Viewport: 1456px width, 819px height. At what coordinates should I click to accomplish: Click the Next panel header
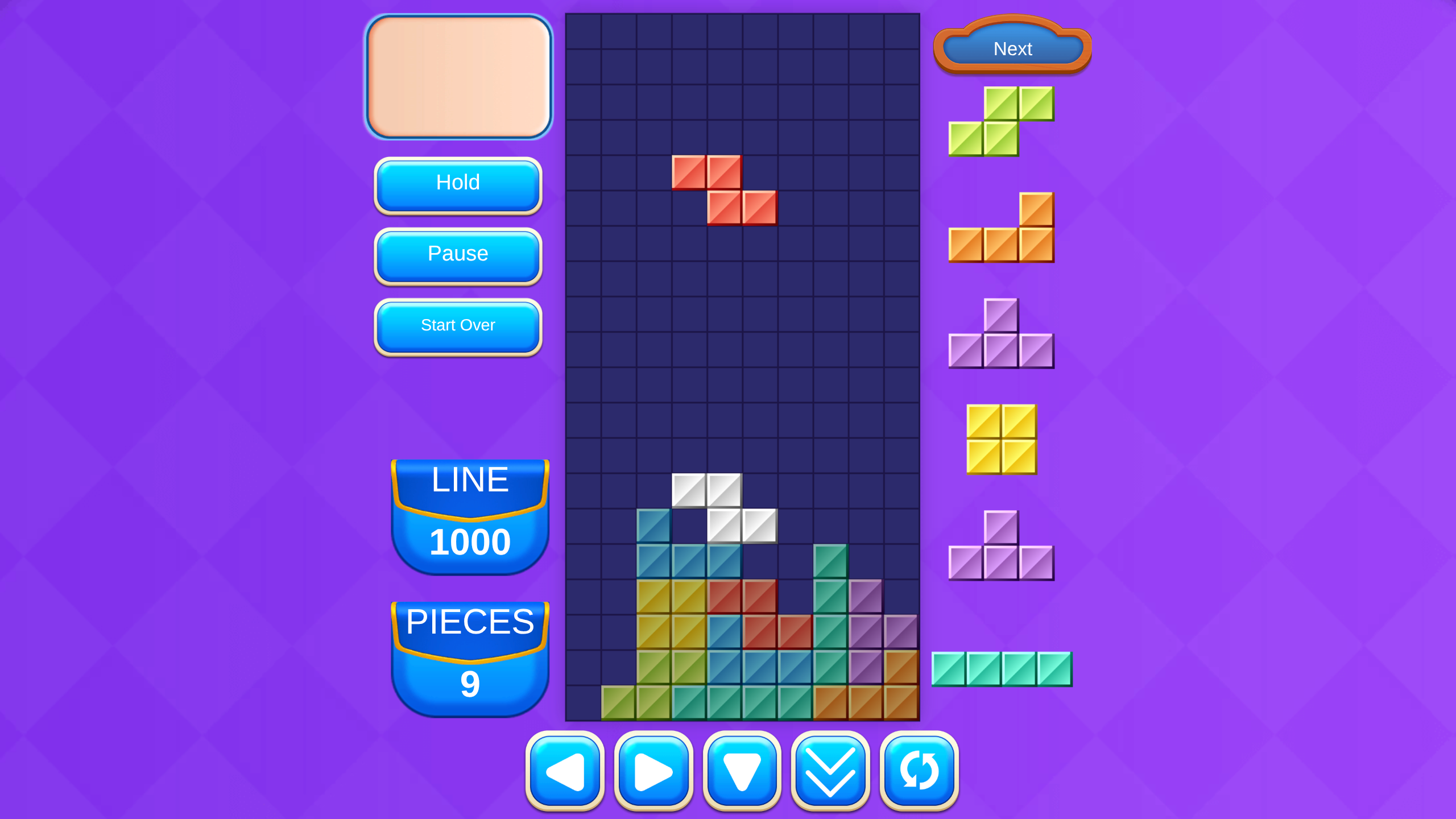click(x=1012, y=49)
